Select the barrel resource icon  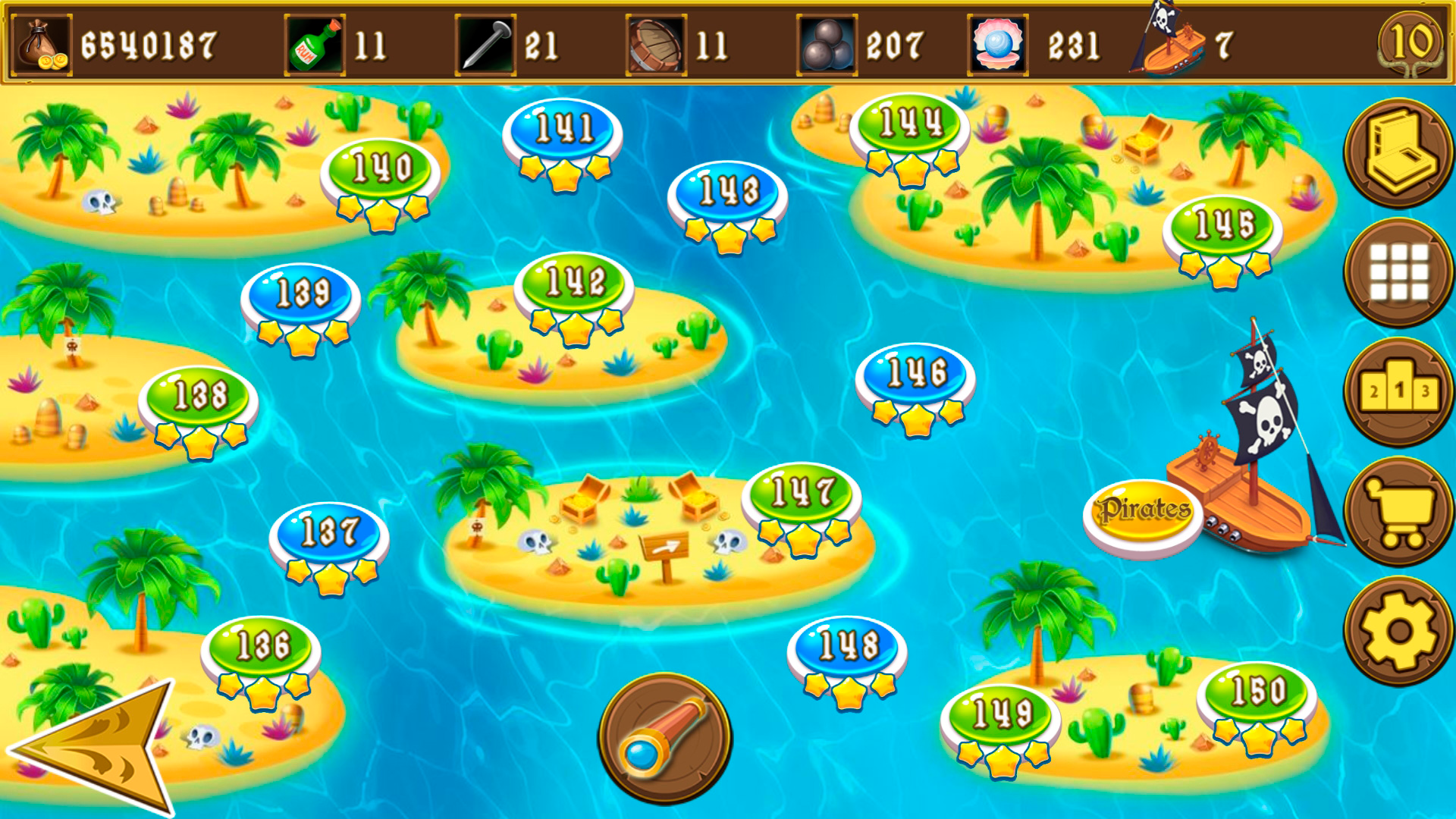tap(656, 42)
